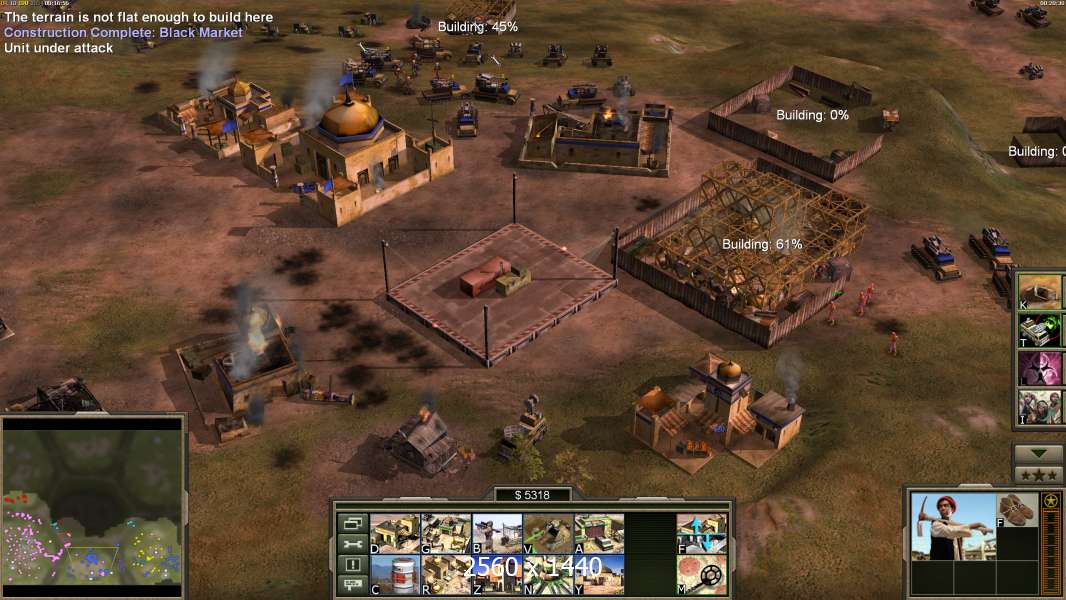Choose the build icon labeled G

[446, 533]
